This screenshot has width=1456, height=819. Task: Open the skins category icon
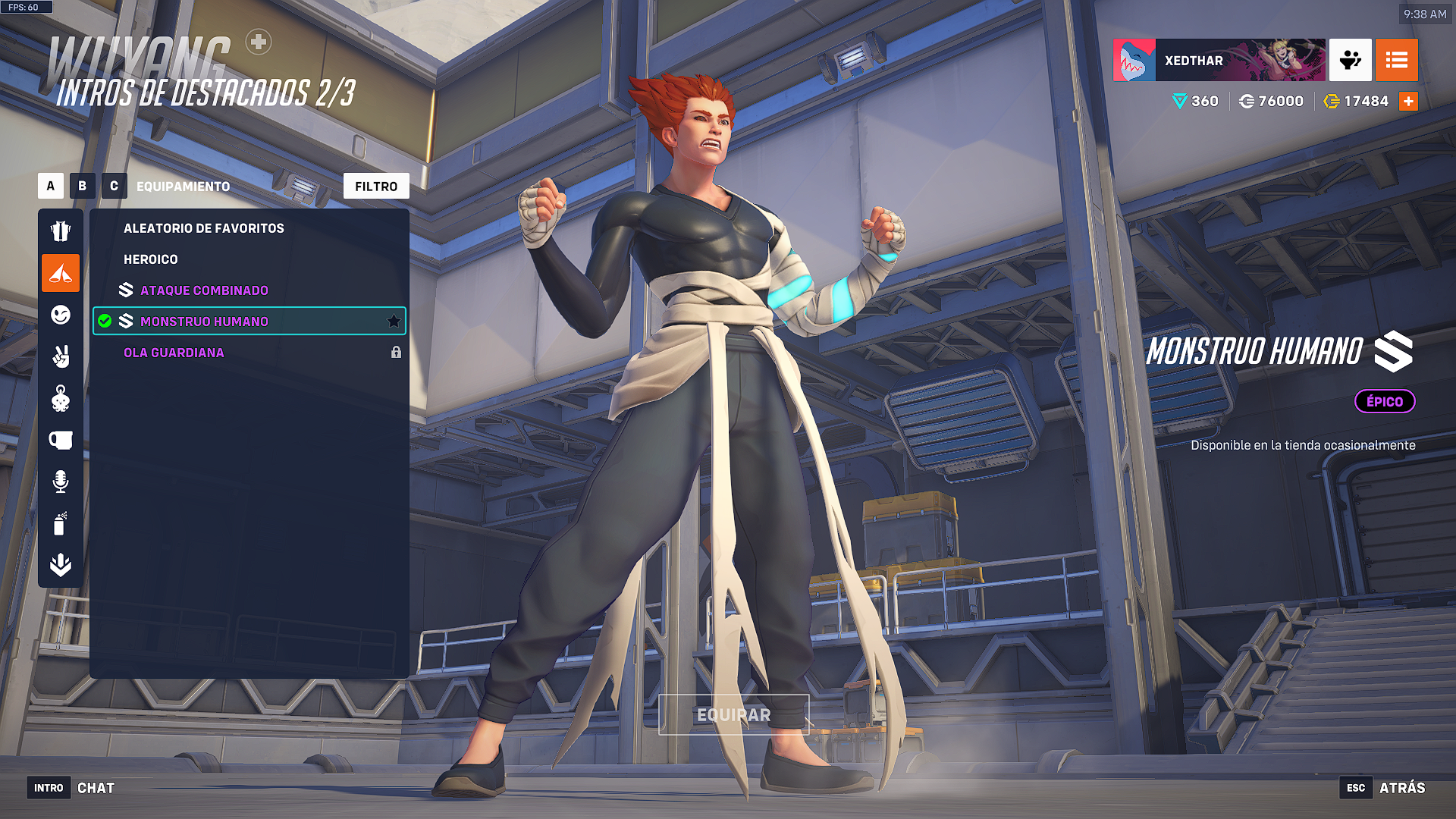coord(61,231)
